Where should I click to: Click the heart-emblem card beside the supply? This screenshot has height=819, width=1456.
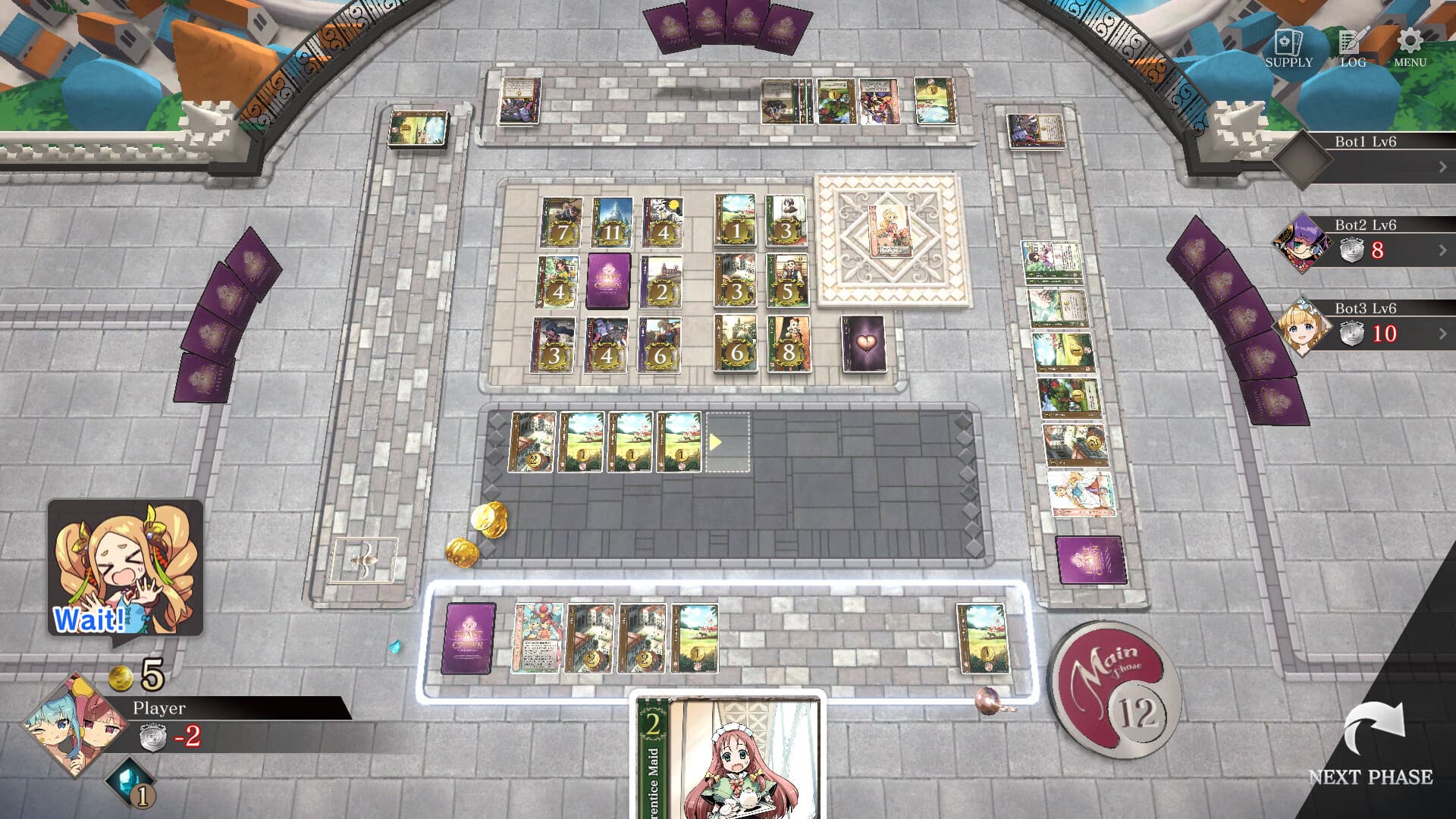click(863, 344)
